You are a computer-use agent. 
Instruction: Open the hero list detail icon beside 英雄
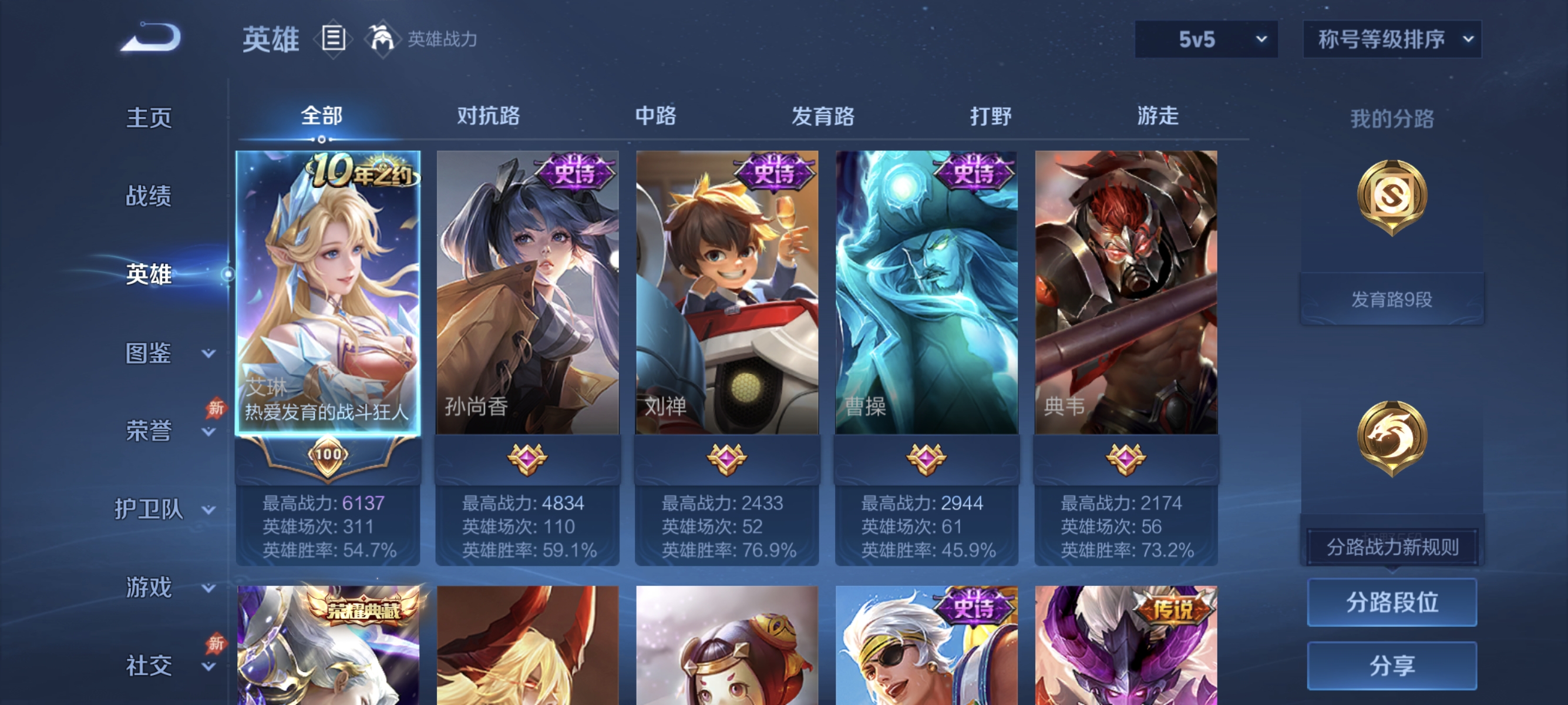(x=332, y=38)
